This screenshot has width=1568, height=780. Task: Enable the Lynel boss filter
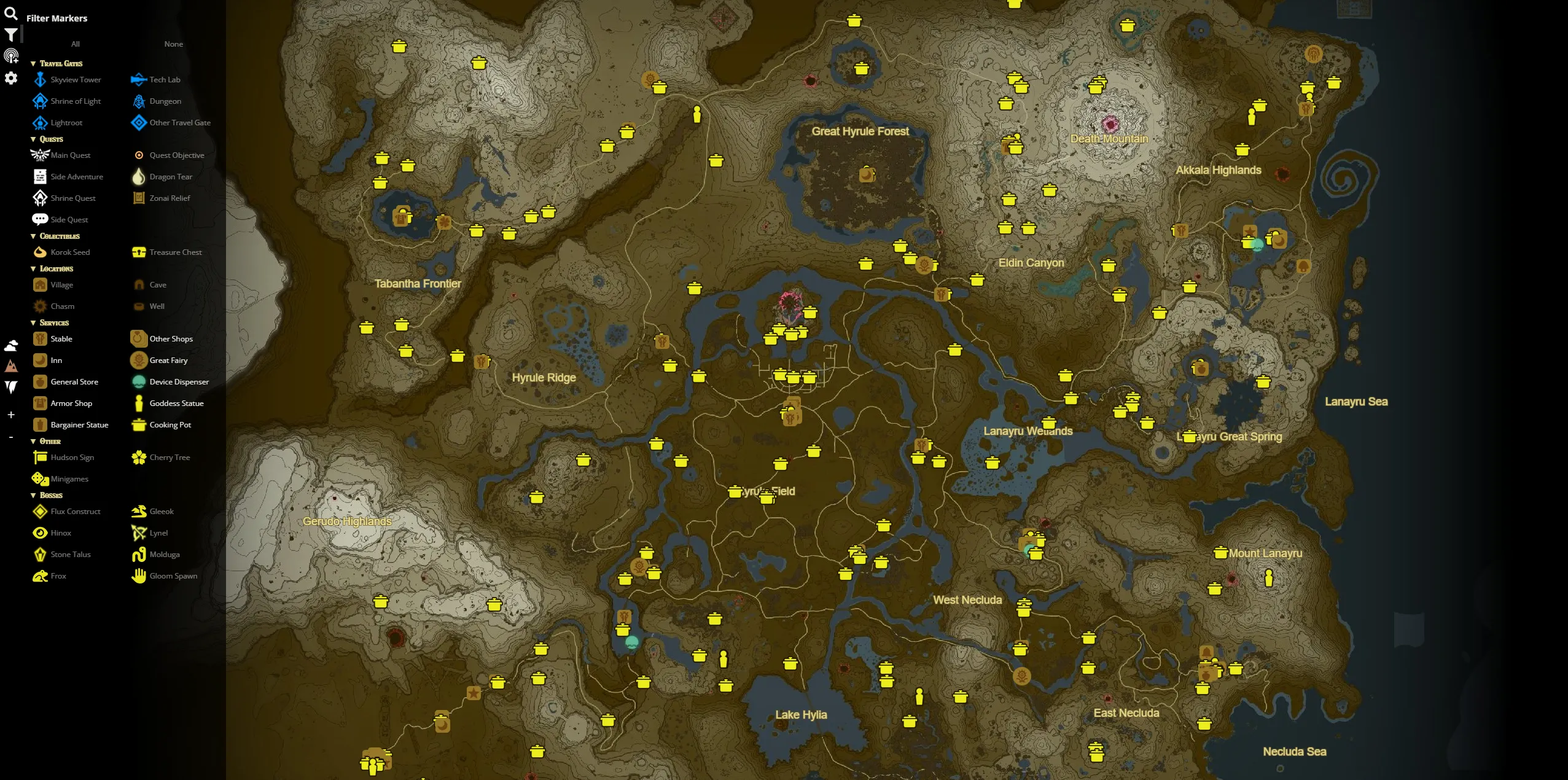[157, 532]
